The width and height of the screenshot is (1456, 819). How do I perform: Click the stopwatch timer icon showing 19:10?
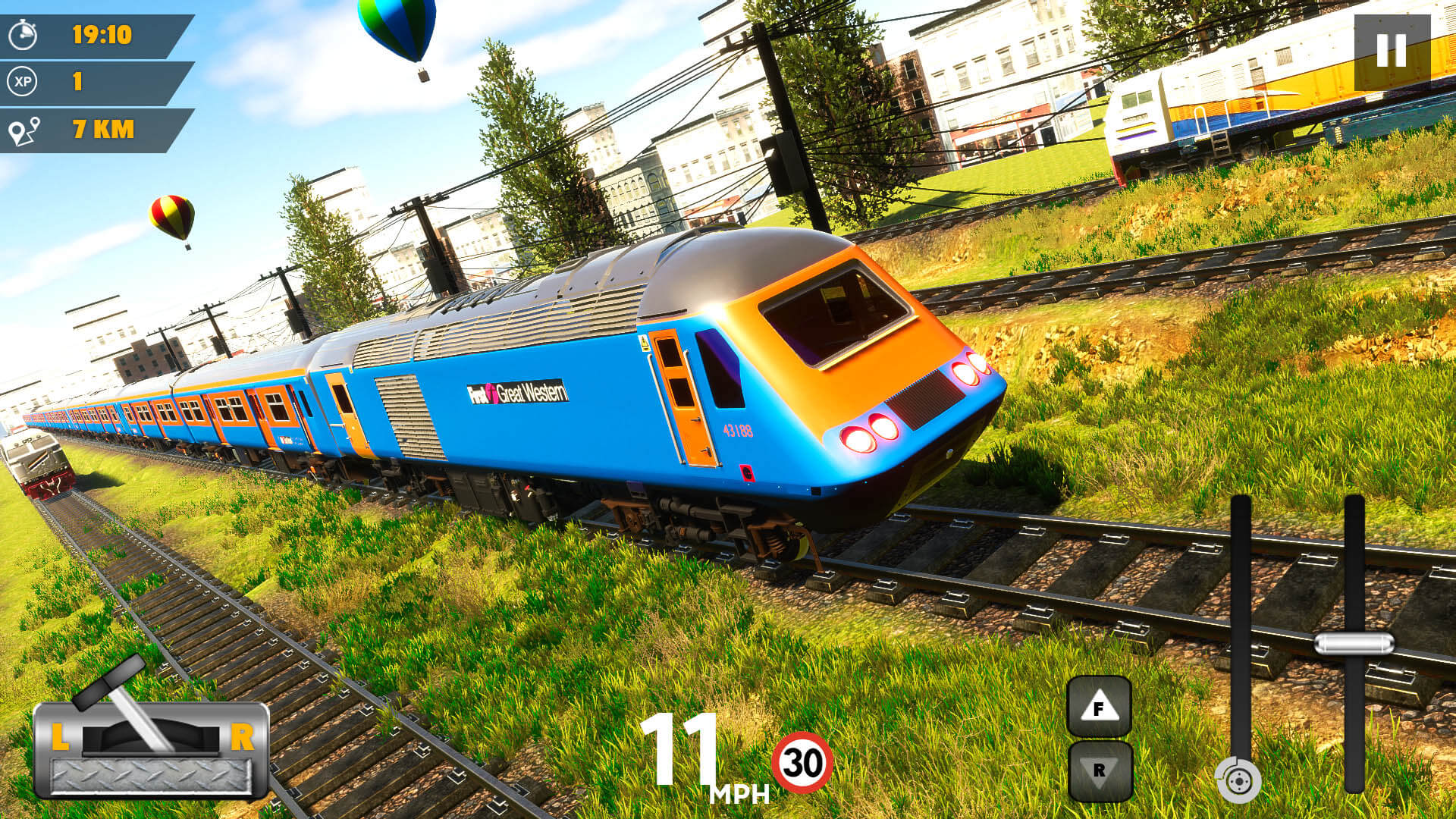click(23, 34)
